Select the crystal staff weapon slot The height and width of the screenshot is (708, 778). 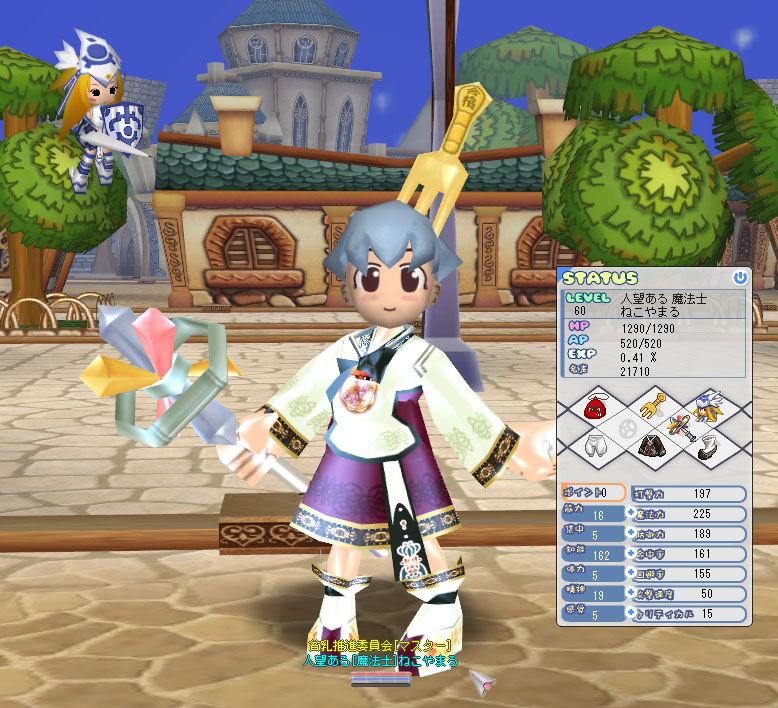pos(681,426)
